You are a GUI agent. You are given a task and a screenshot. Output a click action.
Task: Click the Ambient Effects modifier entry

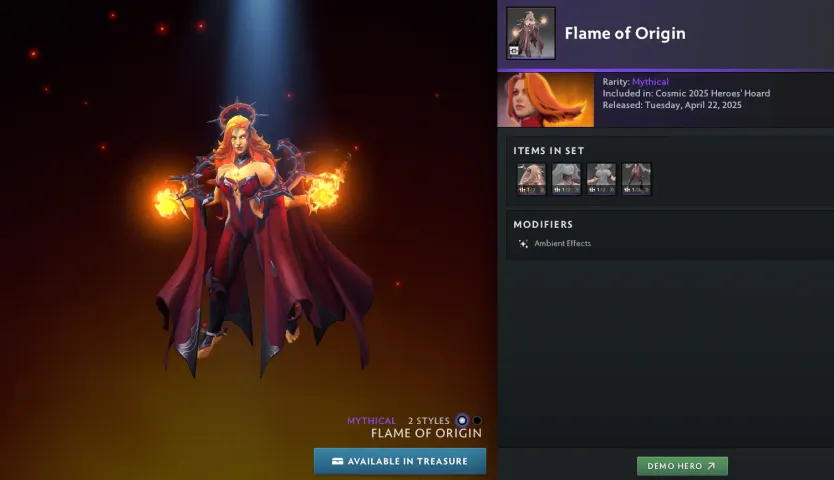point(562,243)
